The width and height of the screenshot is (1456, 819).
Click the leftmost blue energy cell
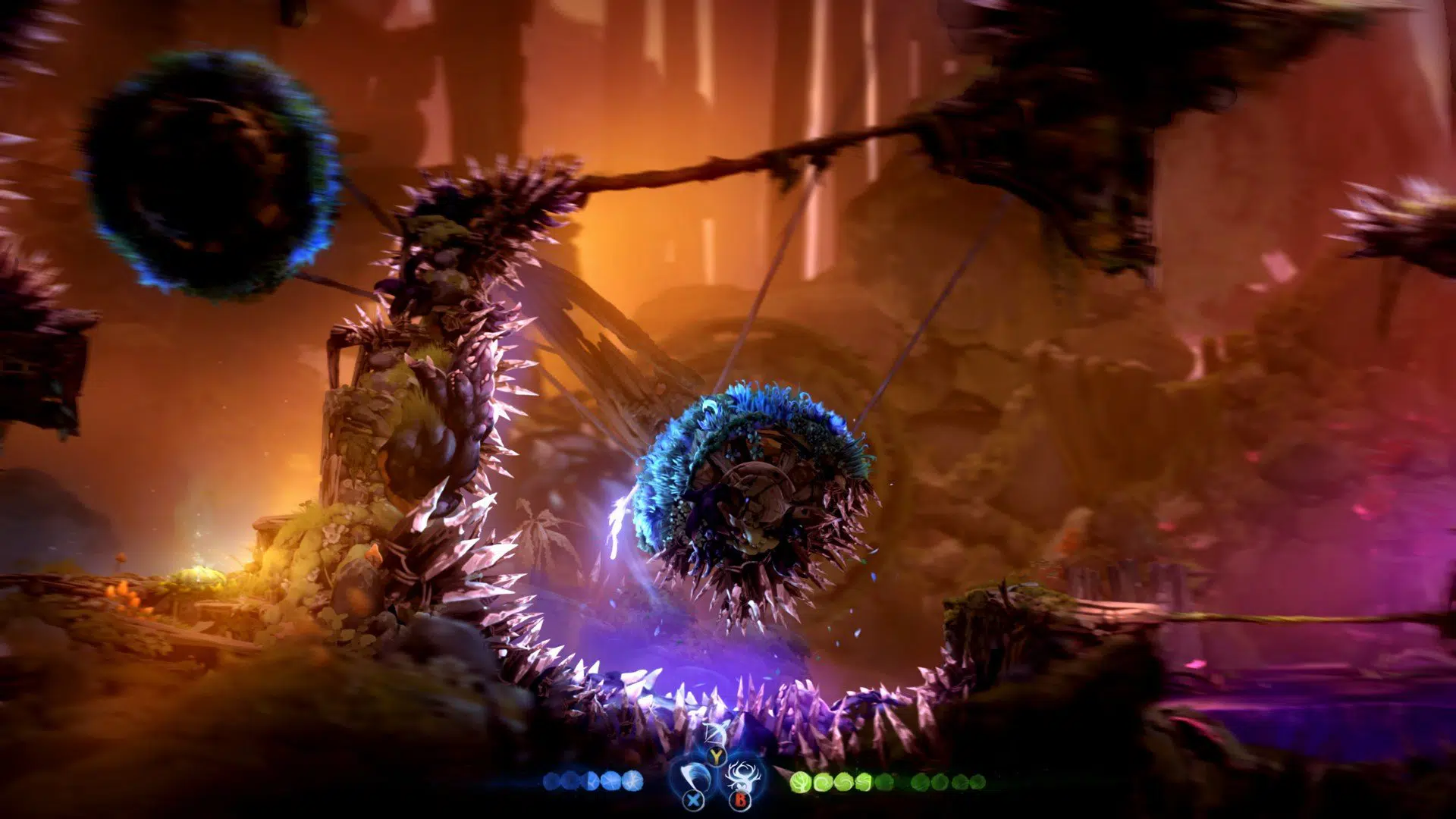tap(551, 781)
